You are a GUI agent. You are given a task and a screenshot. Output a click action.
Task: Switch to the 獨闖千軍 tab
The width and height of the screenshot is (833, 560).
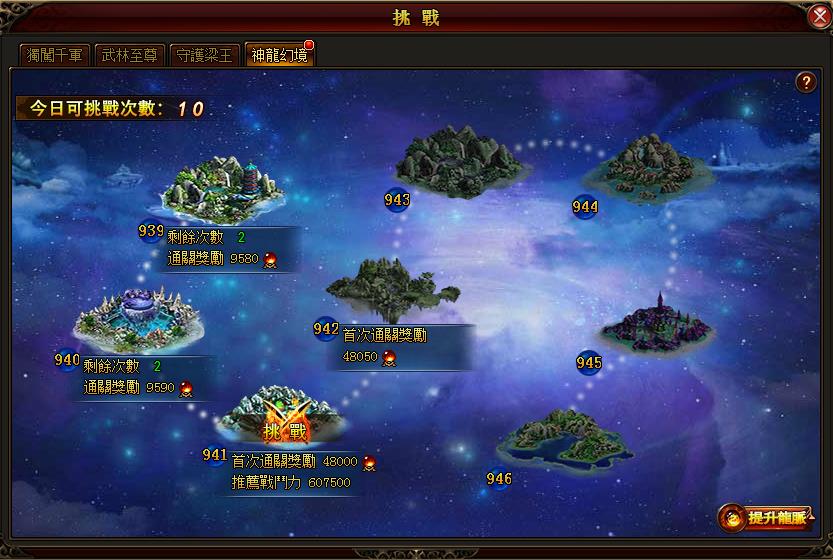pos(55,55)
